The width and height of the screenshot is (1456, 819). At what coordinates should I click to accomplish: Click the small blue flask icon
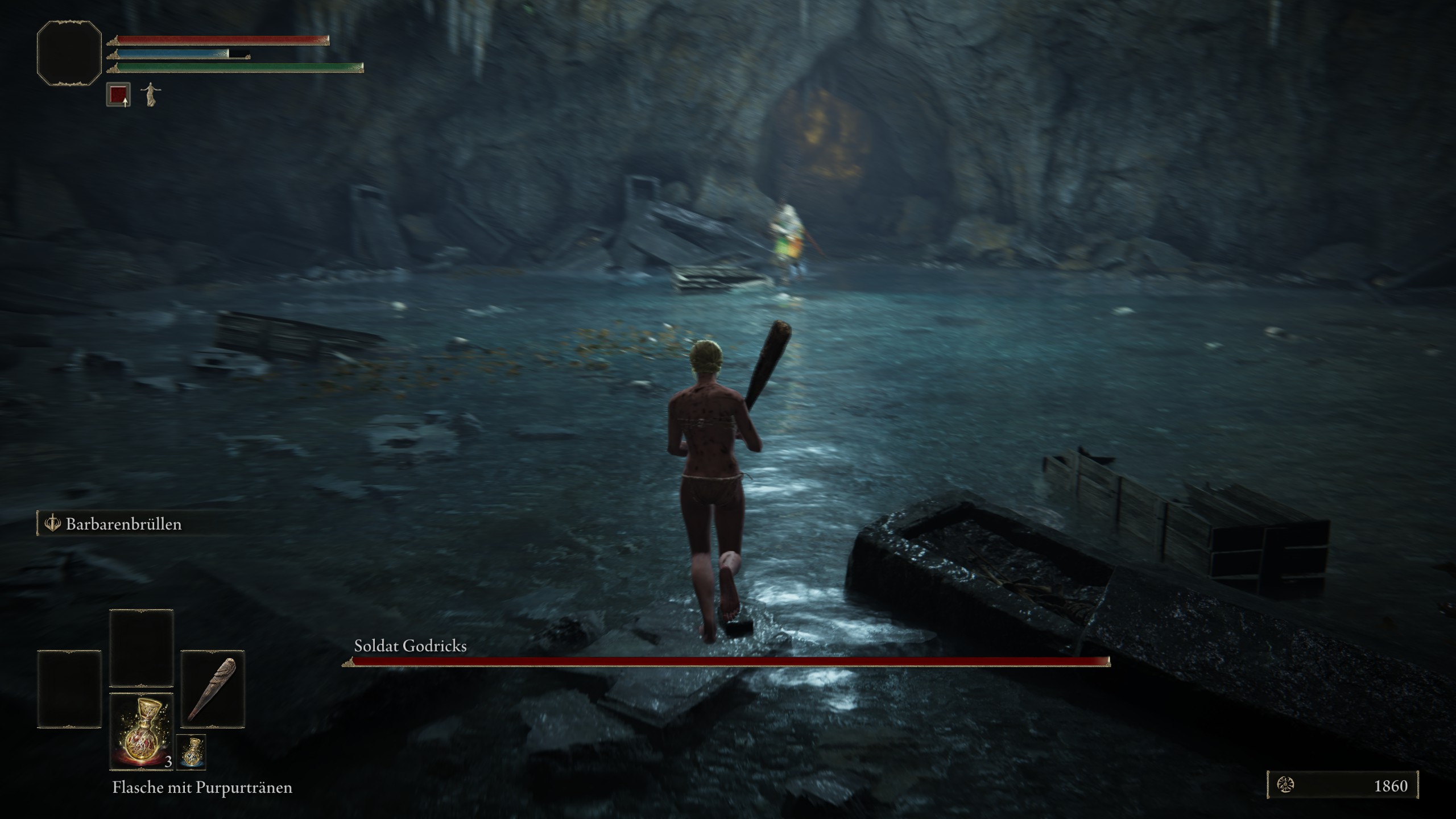(x=191, y=752)
